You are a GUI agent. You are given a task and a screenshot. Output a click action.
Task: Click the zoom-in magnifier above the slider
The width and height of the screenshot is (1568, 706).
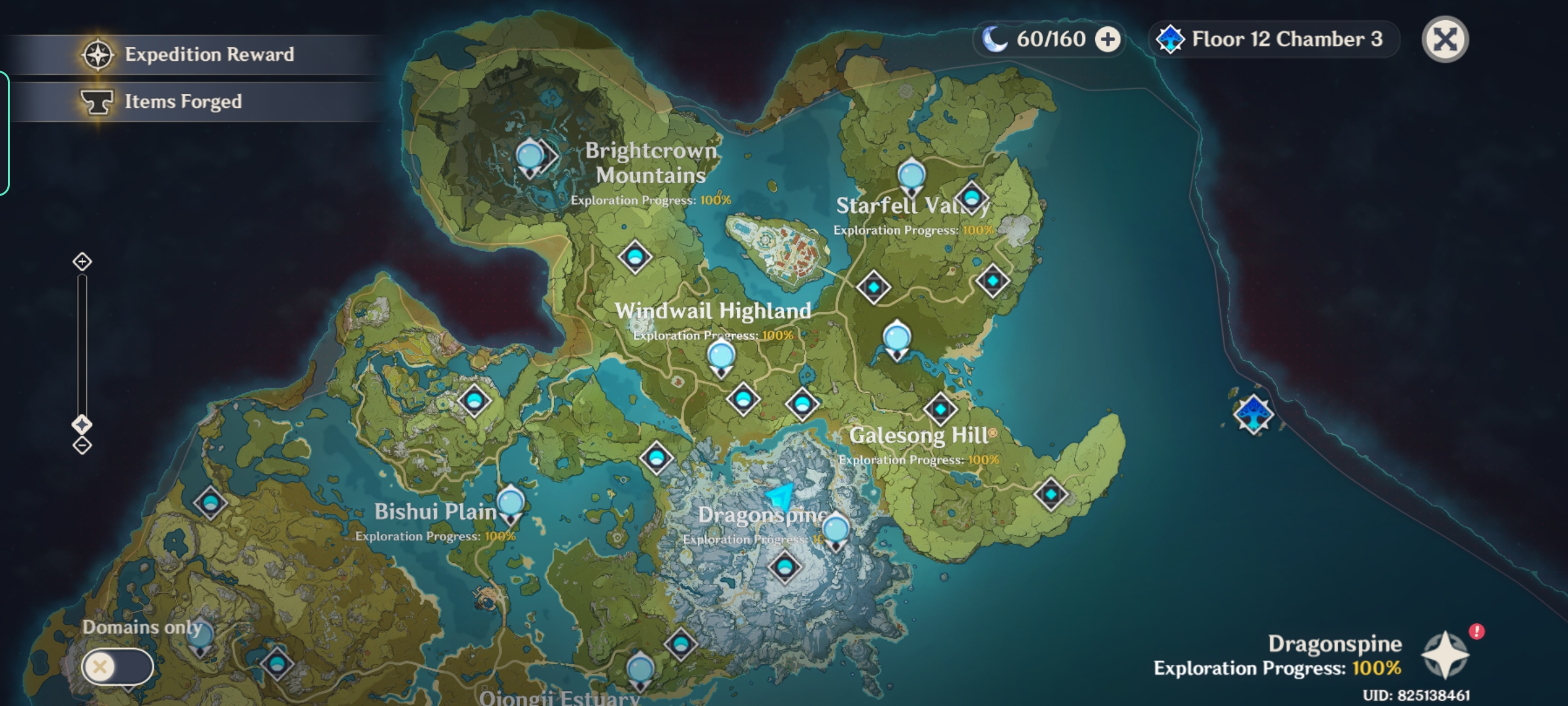[81, 260]
